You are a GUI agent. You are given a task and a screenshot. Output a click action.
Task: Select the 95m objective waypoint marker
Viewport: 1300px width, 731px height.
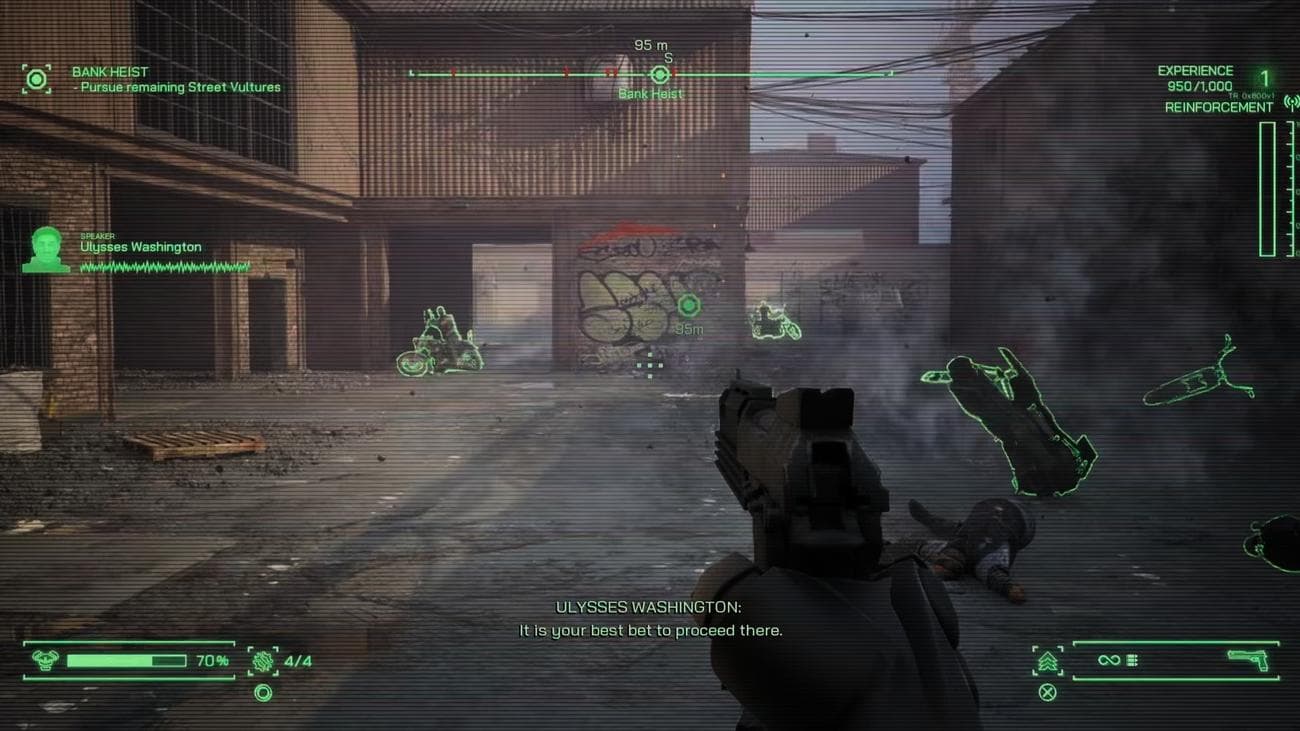[x=688, y=305]
